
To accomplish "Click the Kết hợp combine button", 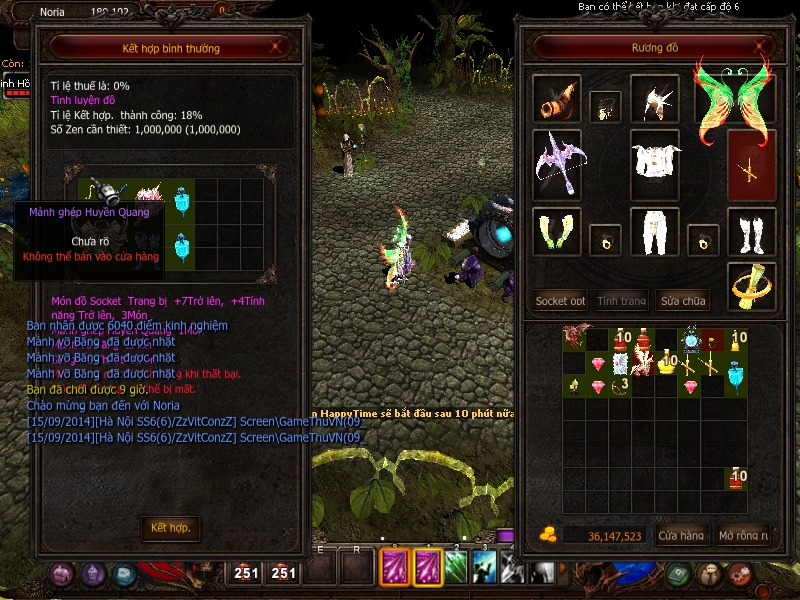I will [x=170, y=527].
